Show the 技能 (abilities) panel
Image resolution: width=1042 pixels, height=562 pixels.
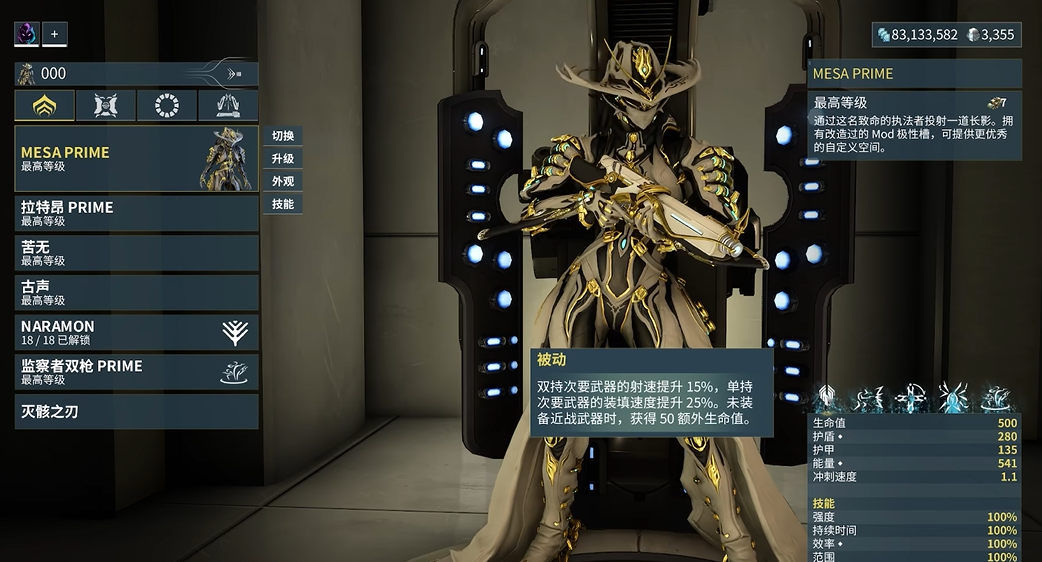(x=283, y=204)
